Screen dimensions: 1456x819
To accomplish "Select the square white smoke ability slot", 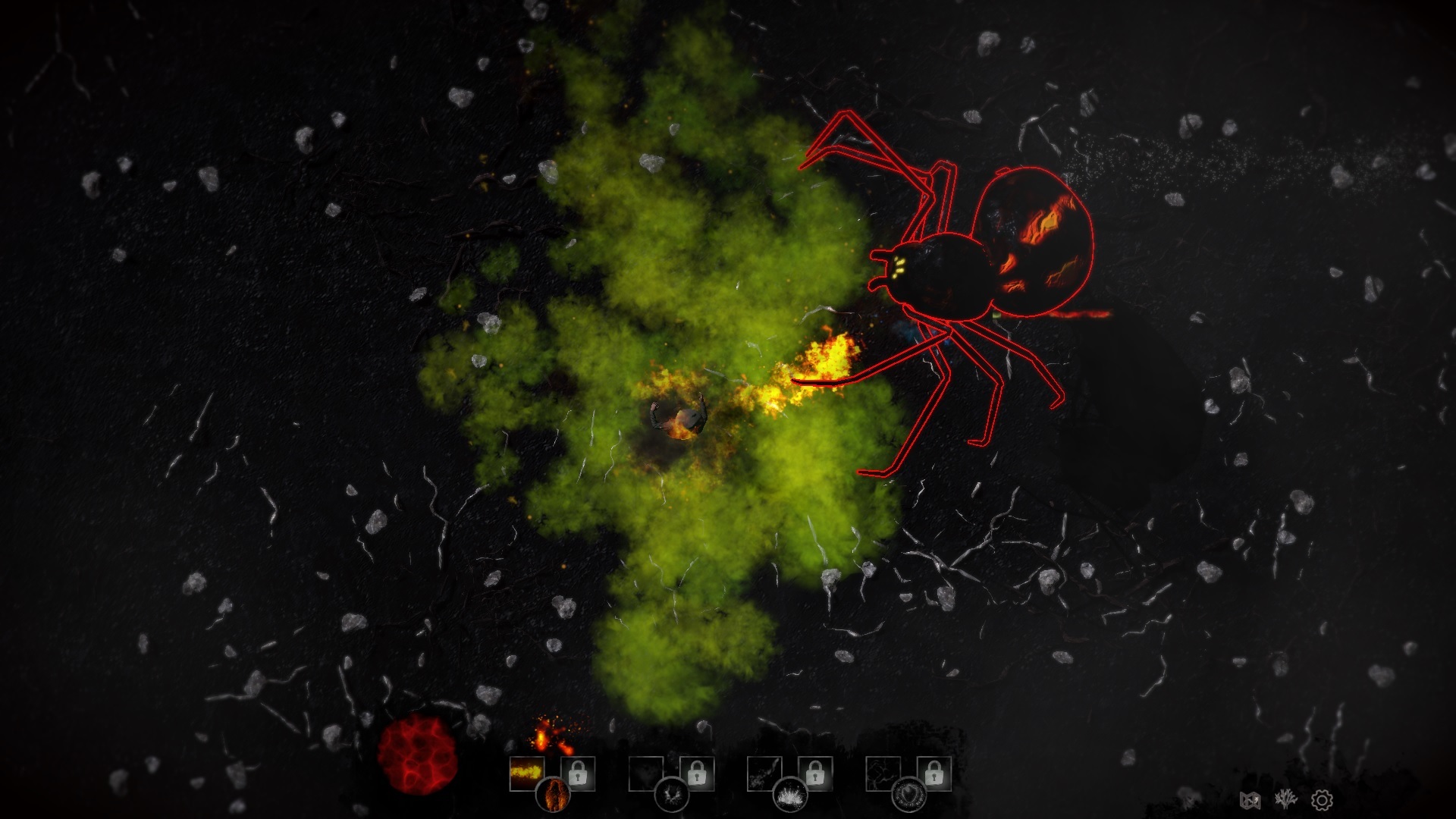I will pyautogui.click(x=764, y=773).
